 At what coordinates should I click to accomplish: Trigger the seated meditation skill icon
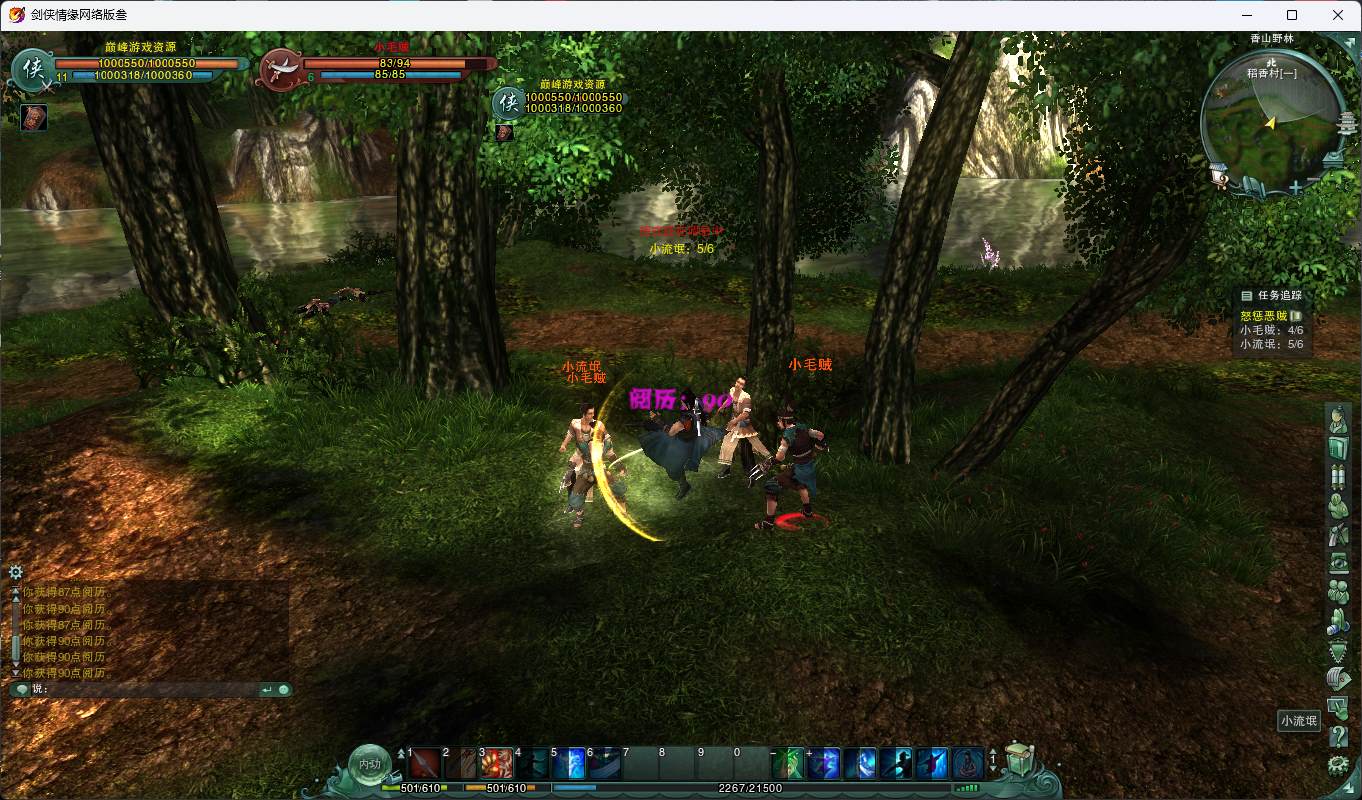[968, 764]
